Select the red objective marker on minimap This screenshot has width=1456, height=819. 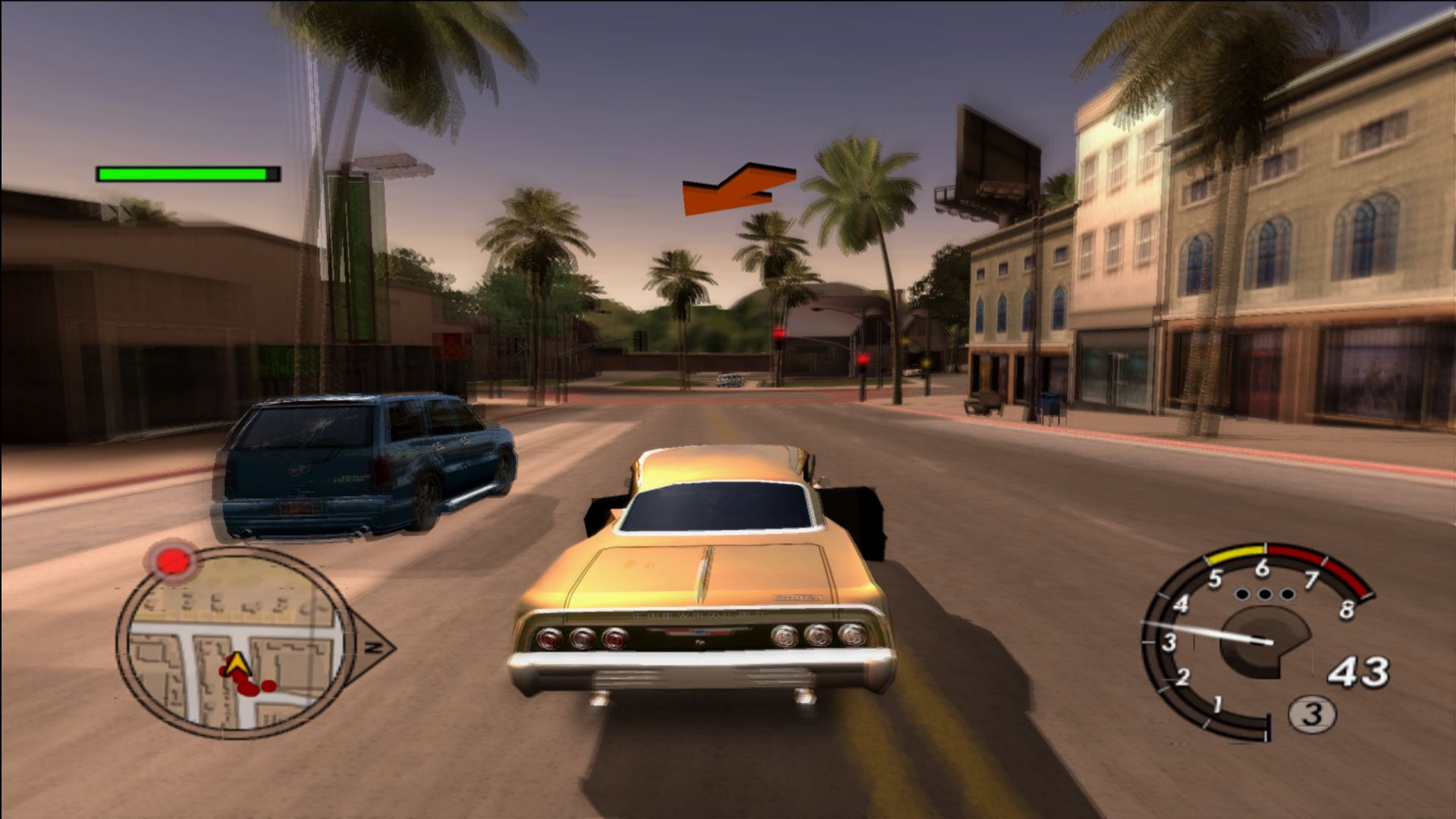point(174,562)
